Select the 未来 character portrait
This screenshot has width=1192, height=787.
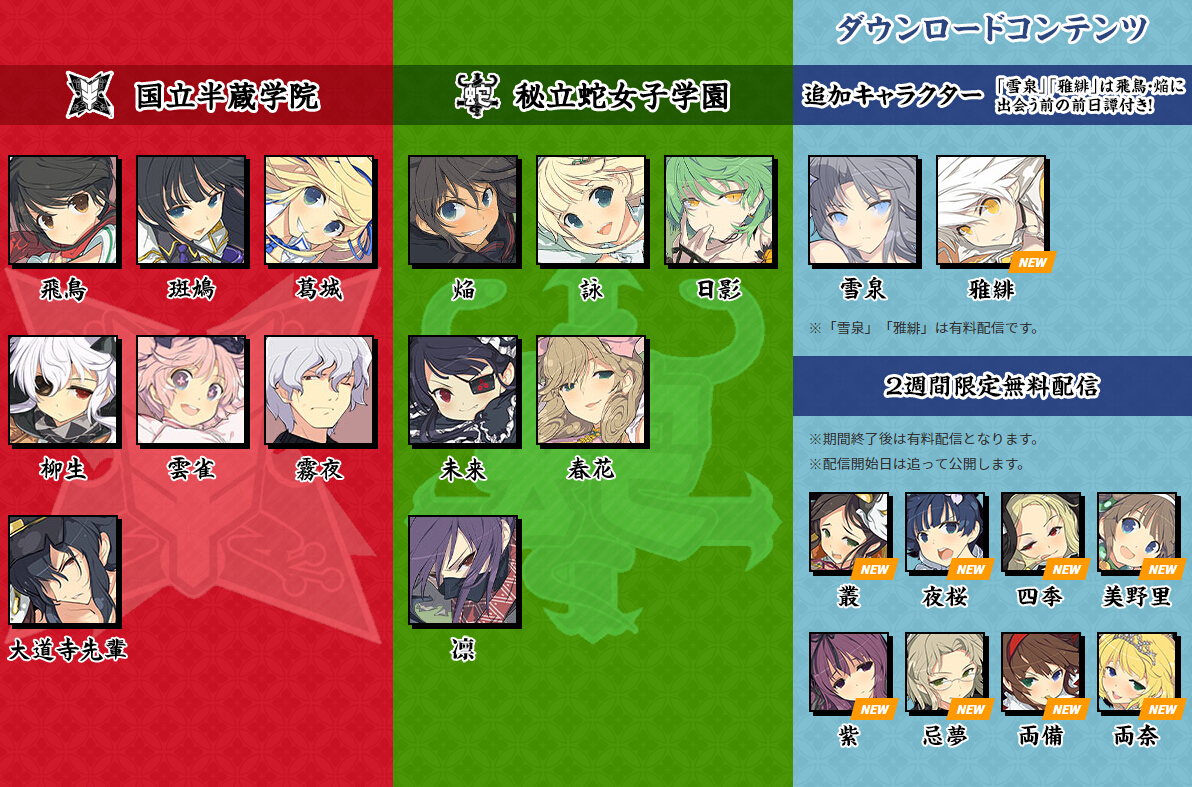pos(463,390)
